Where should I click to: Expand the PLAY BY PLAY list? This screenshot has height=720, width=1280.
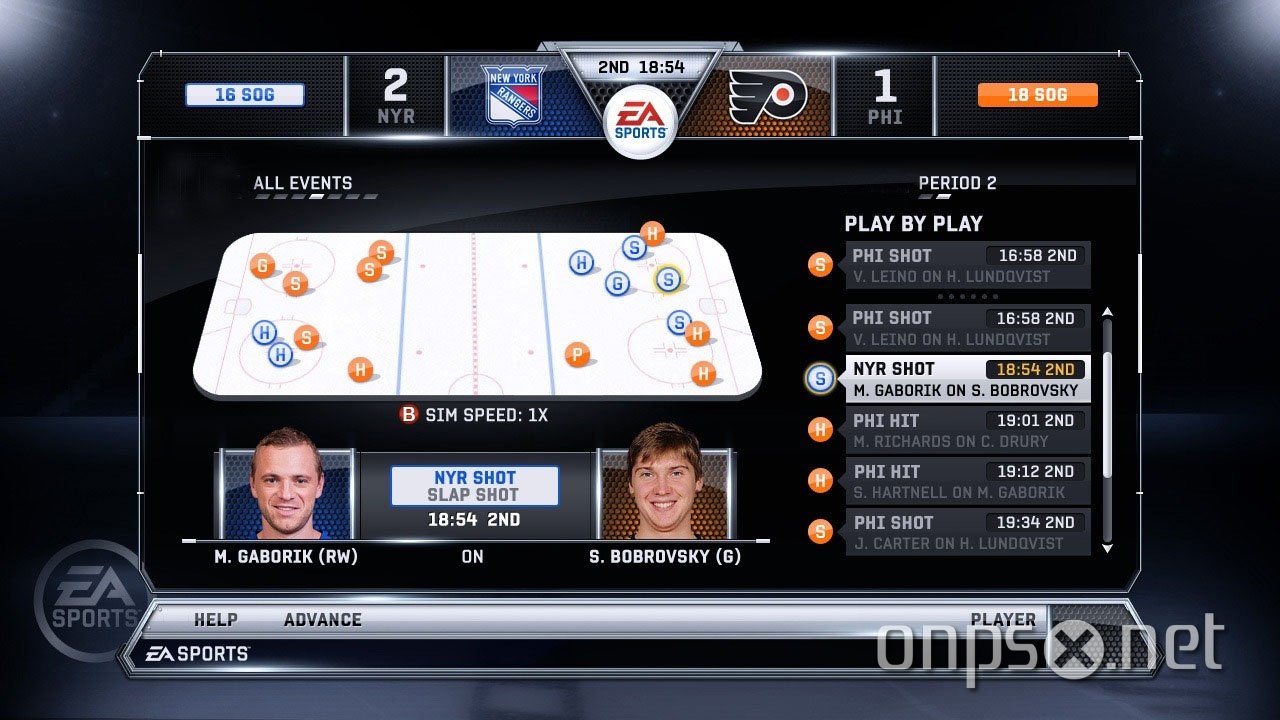[x=913, y=223]
